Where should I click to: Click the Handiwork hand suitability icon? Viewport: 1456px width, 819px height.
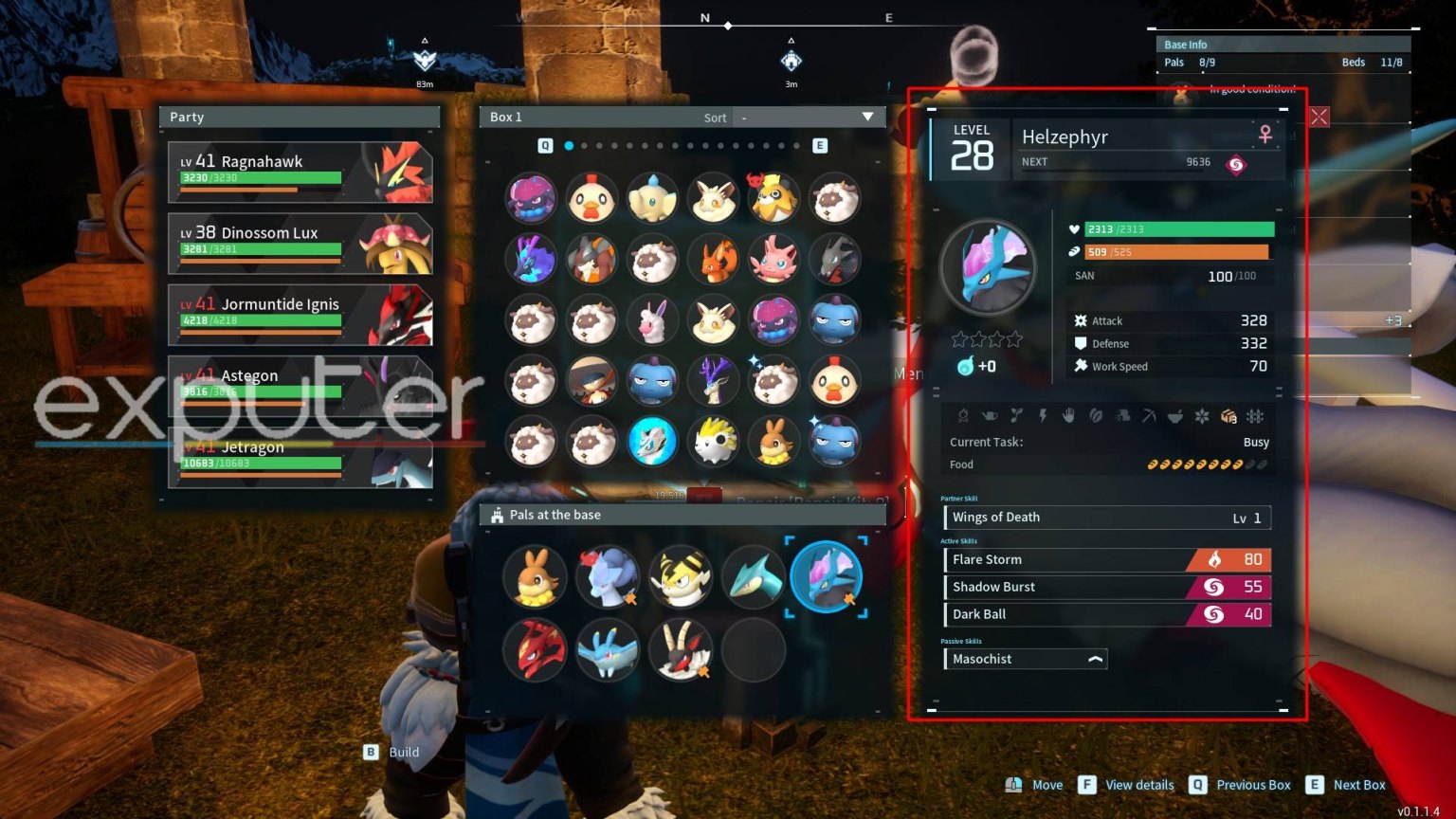1069,416
